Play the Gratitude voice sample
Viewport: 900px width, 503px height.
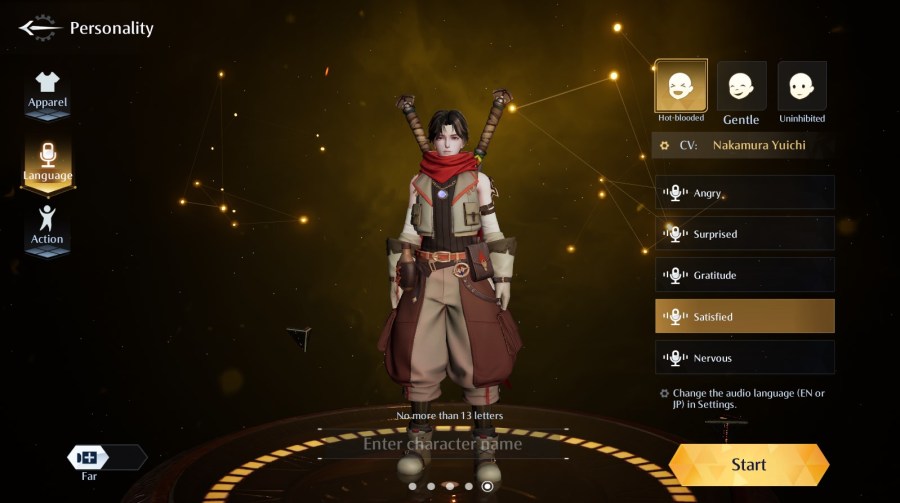(744, 275)
